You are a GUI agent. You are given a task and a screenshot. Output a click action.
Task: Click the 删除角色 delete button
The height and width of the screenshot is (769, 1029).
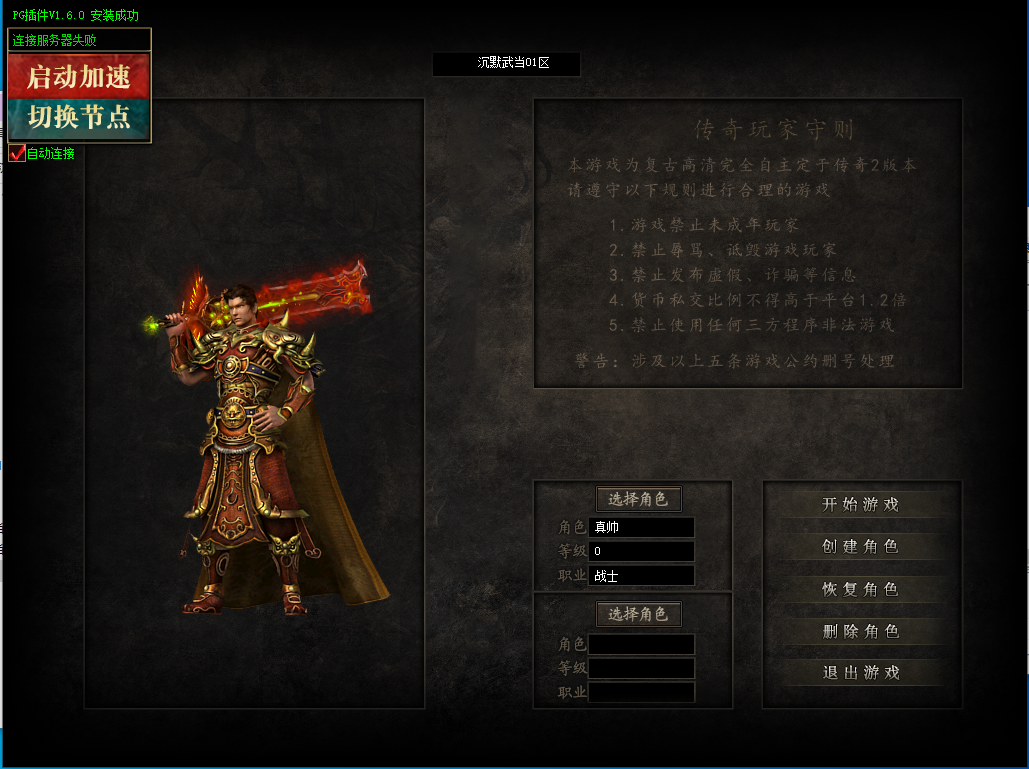tap(861, 631)
